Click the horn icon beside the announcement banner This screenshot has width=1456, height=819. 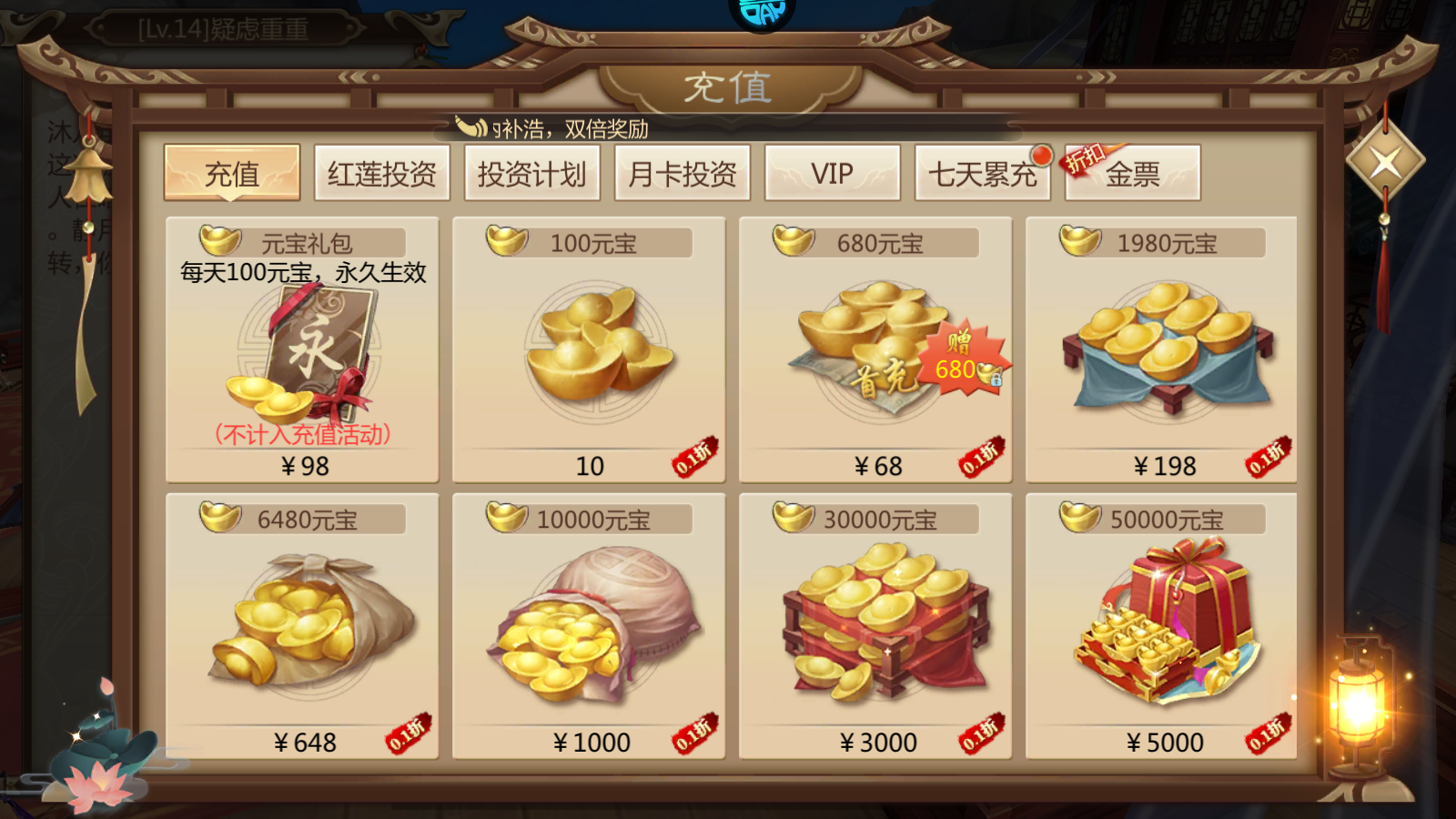coord(470,127)
